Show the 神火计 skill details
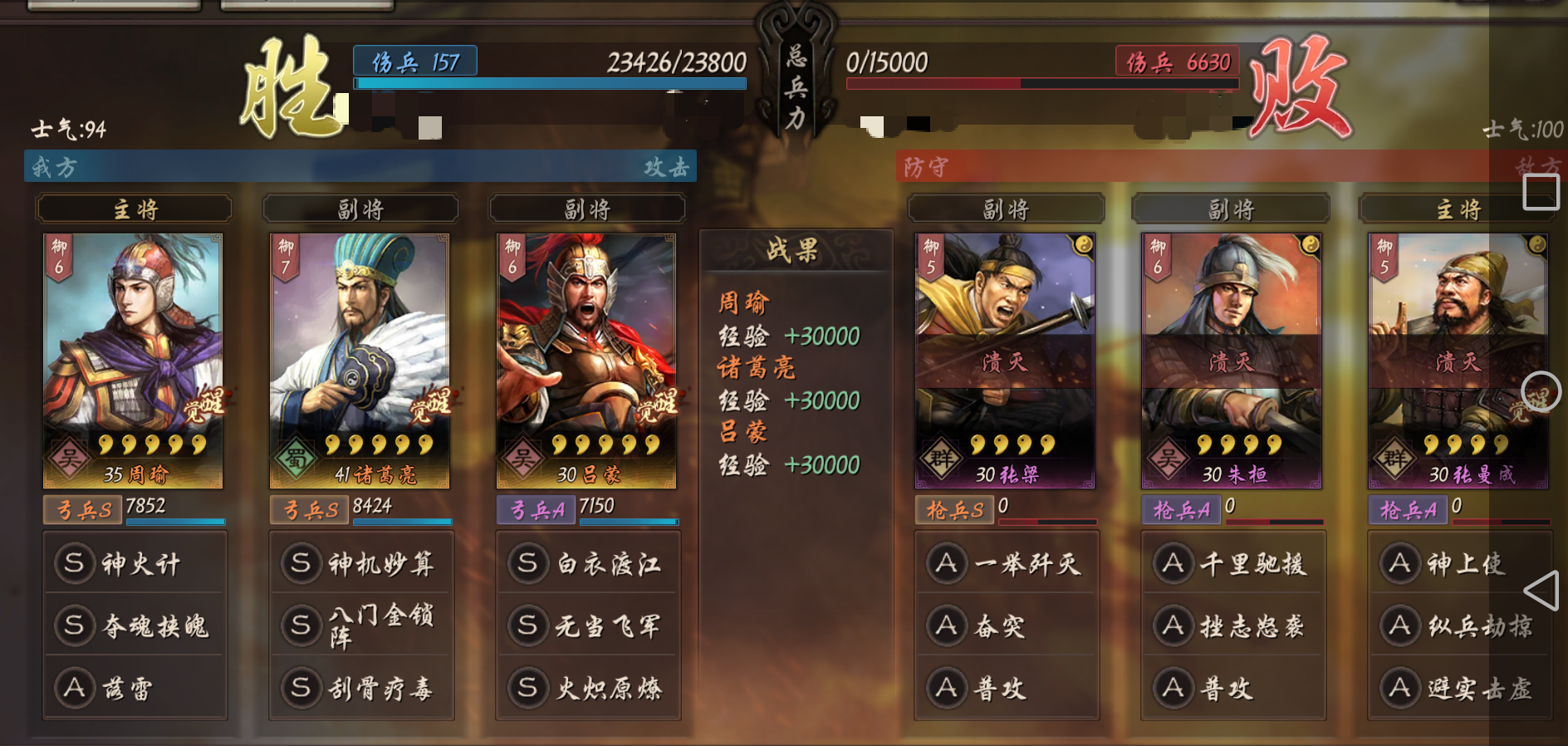1568x746 pixels. point(135,563)
